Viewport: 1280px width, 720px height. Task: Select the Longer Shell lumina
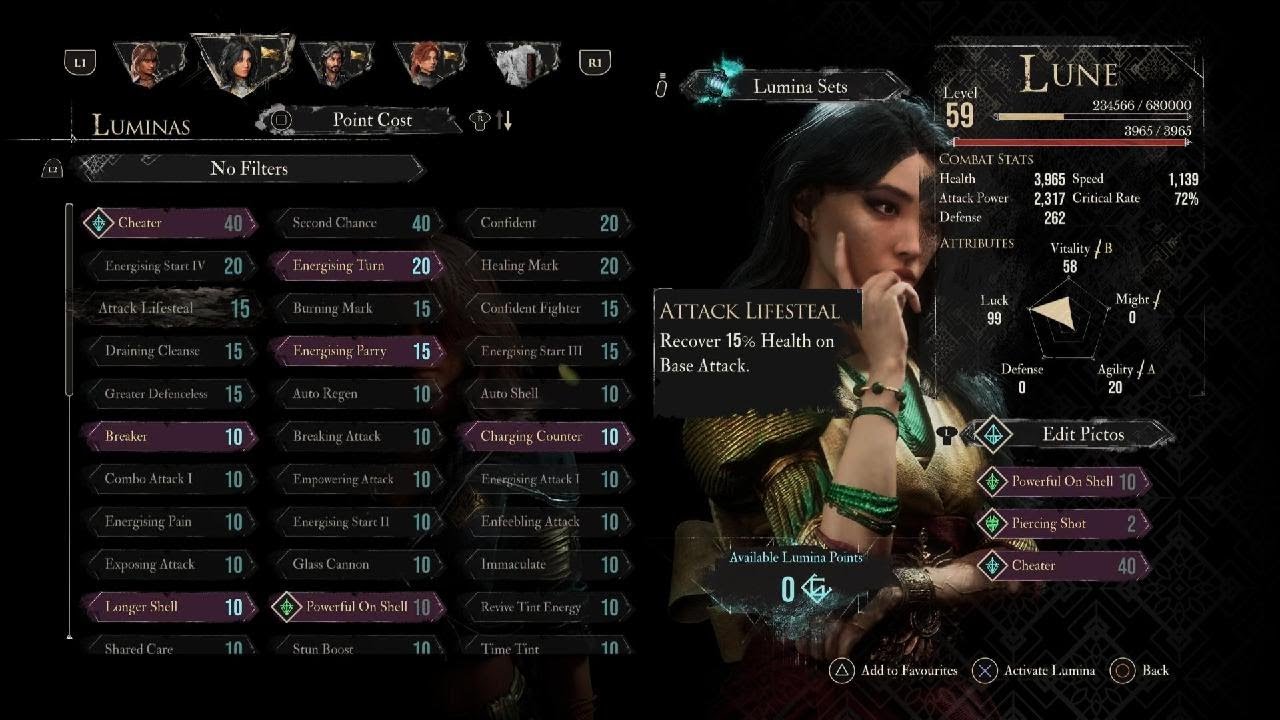(x=168, y=607)
